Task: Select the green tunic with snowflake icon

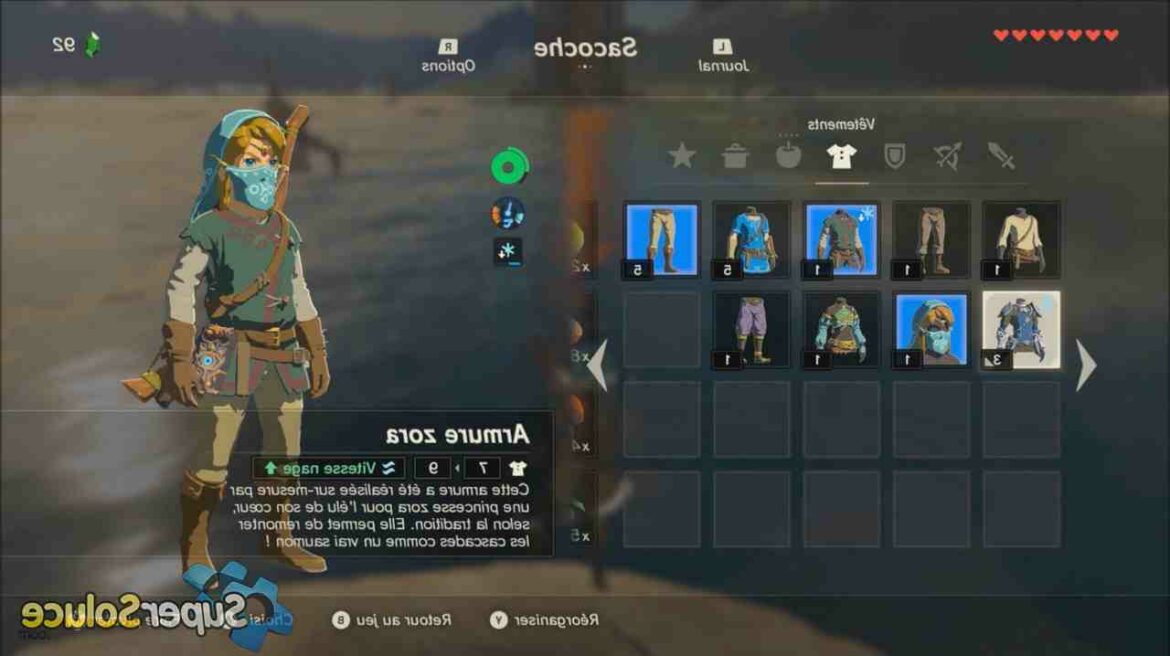Action: [841, 240]
